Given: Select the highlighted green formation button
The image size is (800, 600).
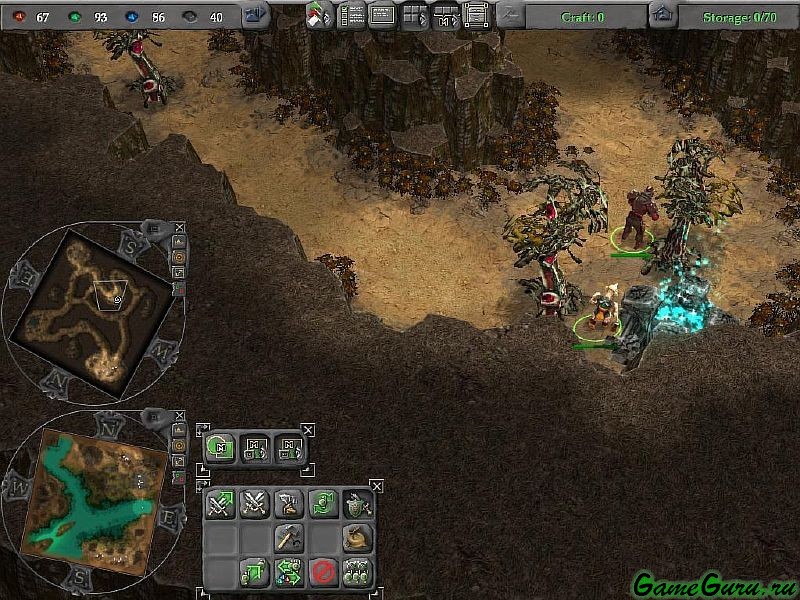Looking at the screenshot, I should (x=221, y=447).
